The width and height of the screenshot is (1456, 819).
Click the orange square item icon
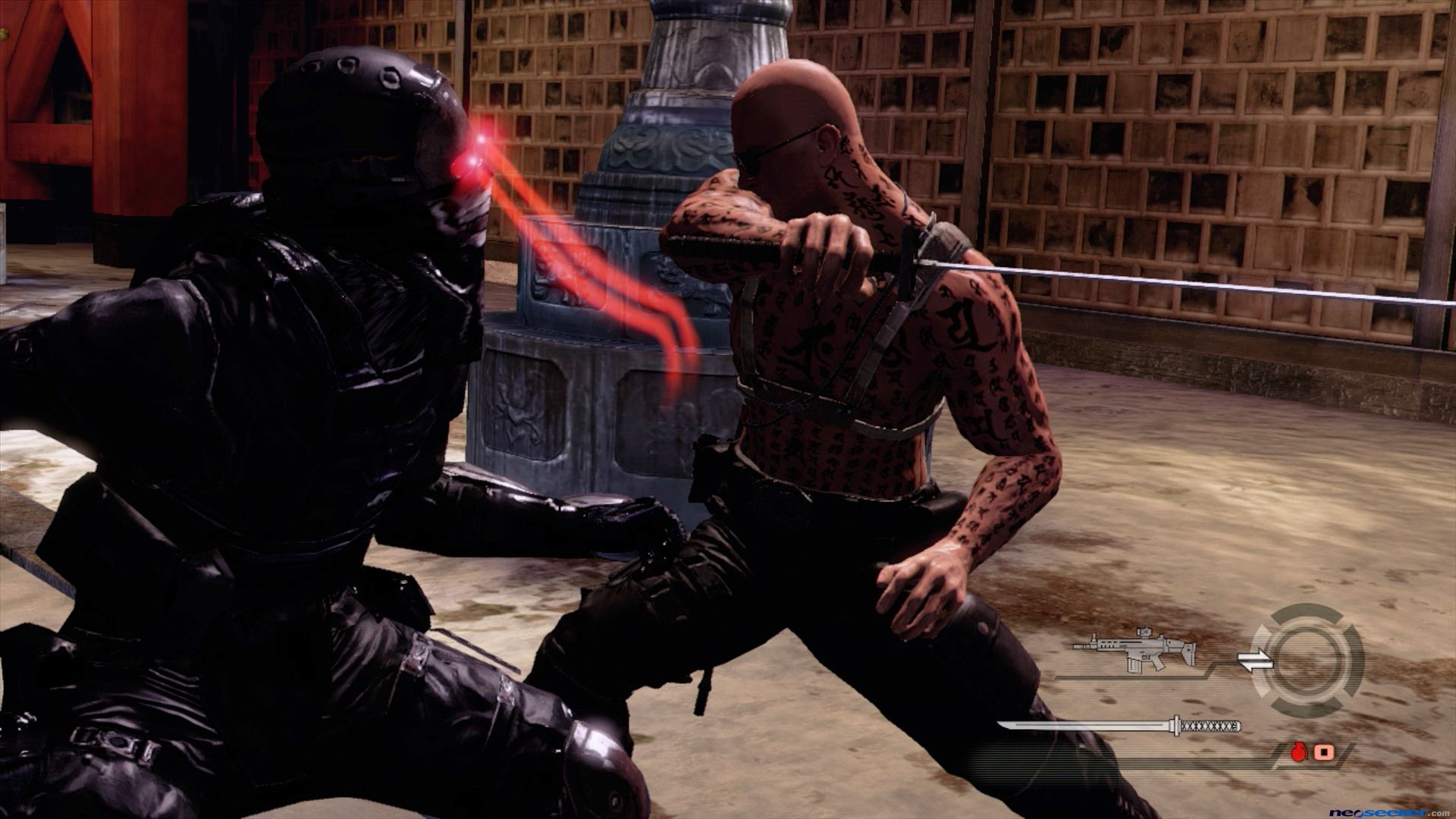(x=1323, y=753)
